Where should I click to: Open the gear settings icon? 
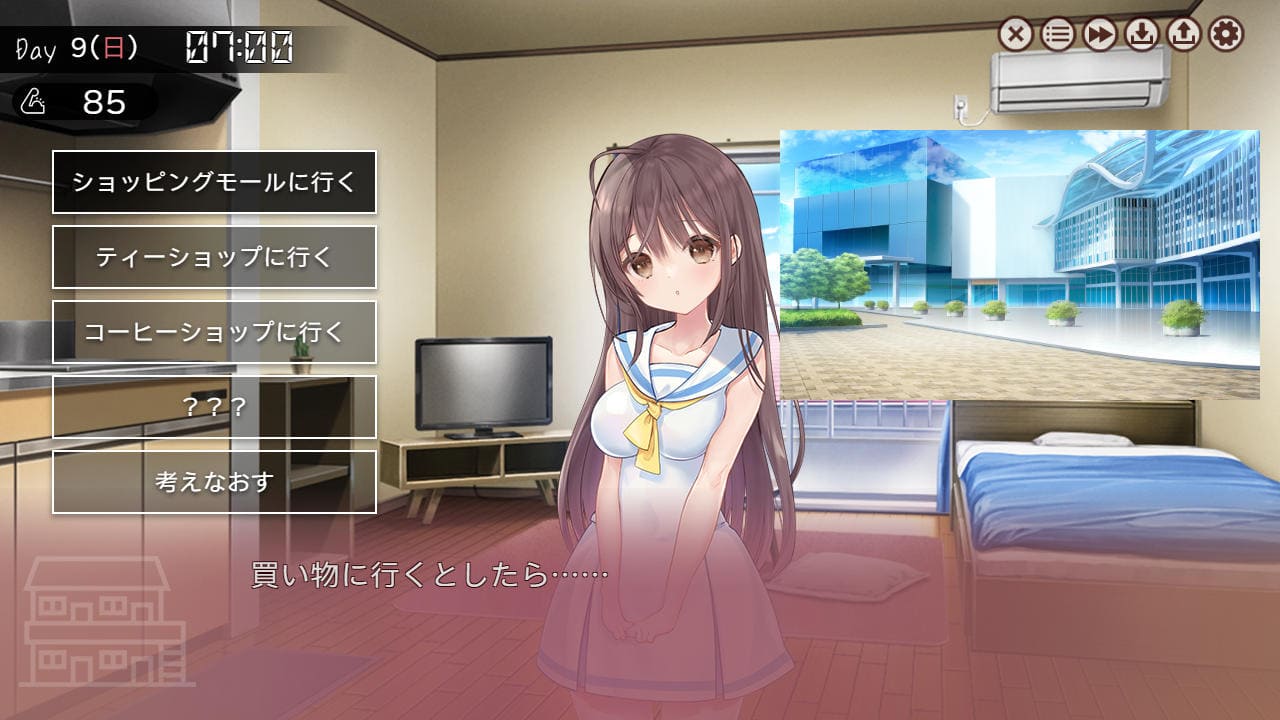coord(1225,35)
